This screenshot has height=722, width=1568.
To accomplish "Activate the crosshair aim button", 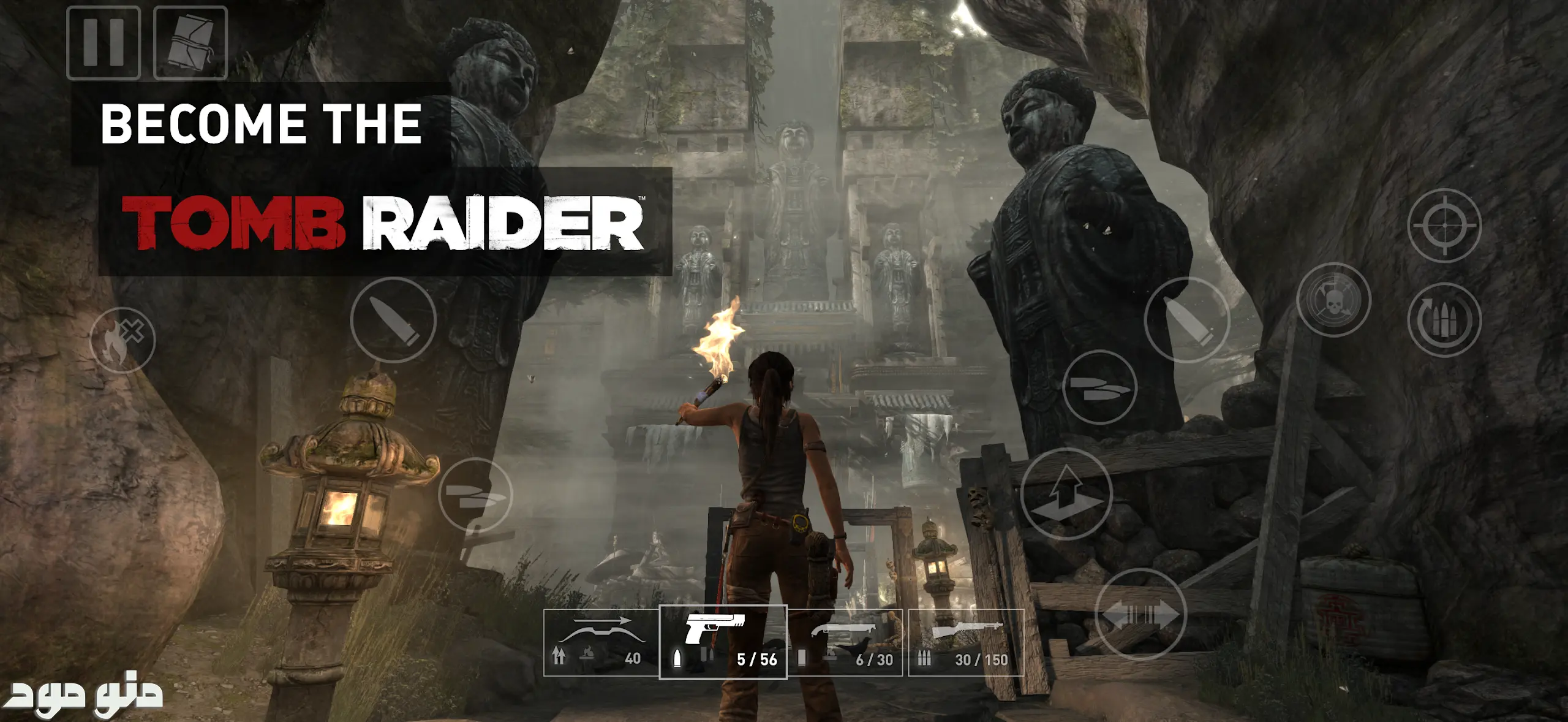I will pyautogui.click(x=1444, y=226).
